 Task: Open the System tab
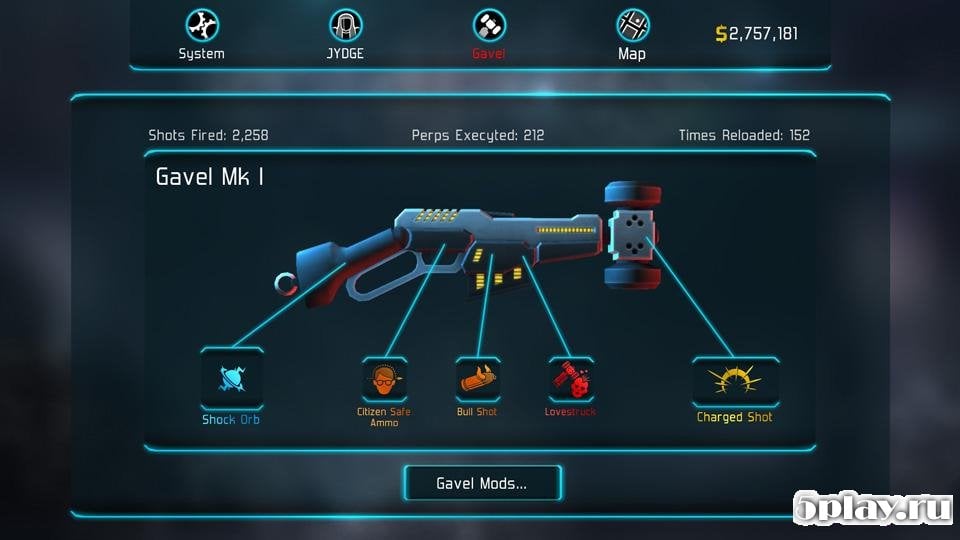point(201,34)
